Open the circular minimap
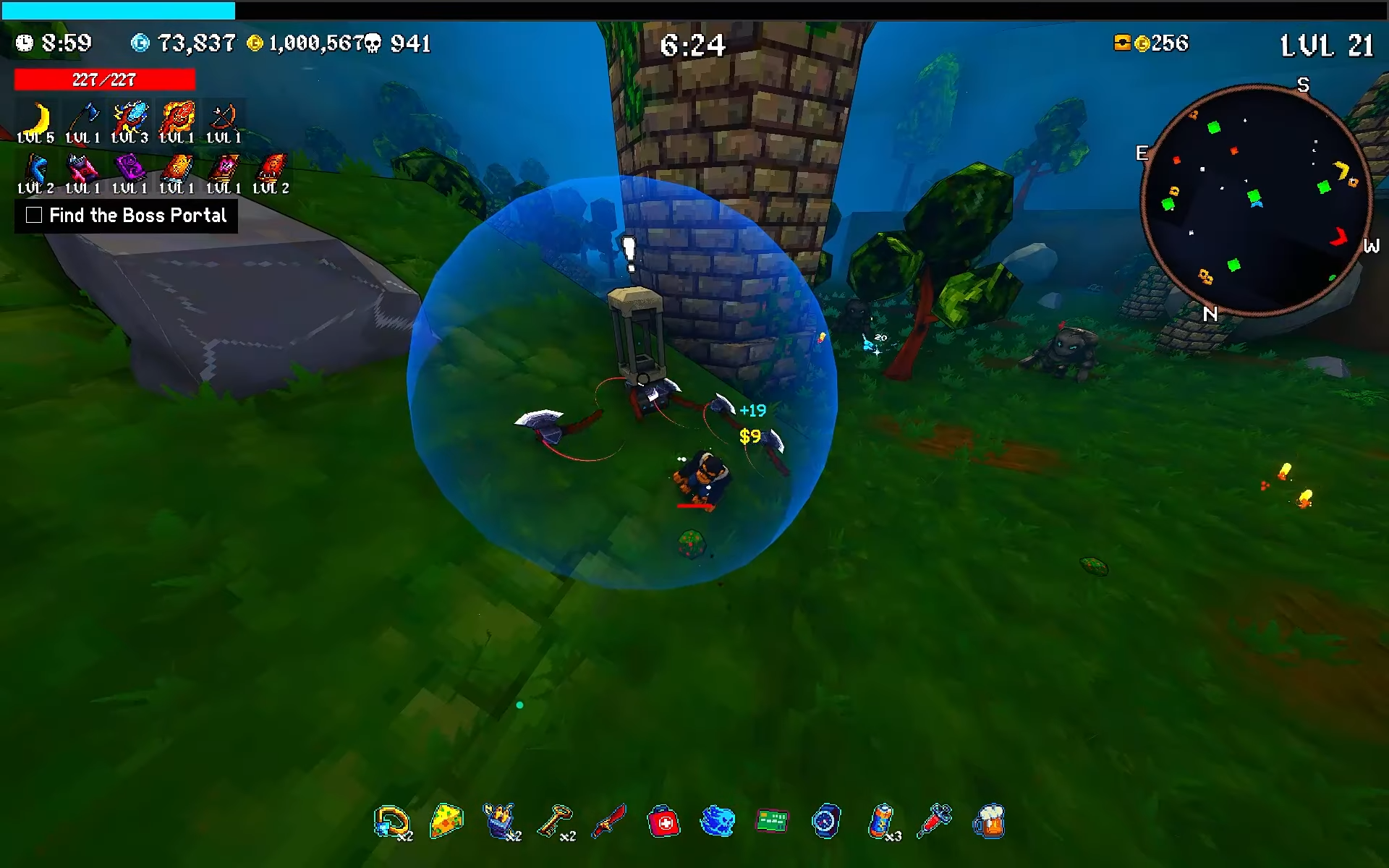1389x868 pixels. tap(1257, 200)
